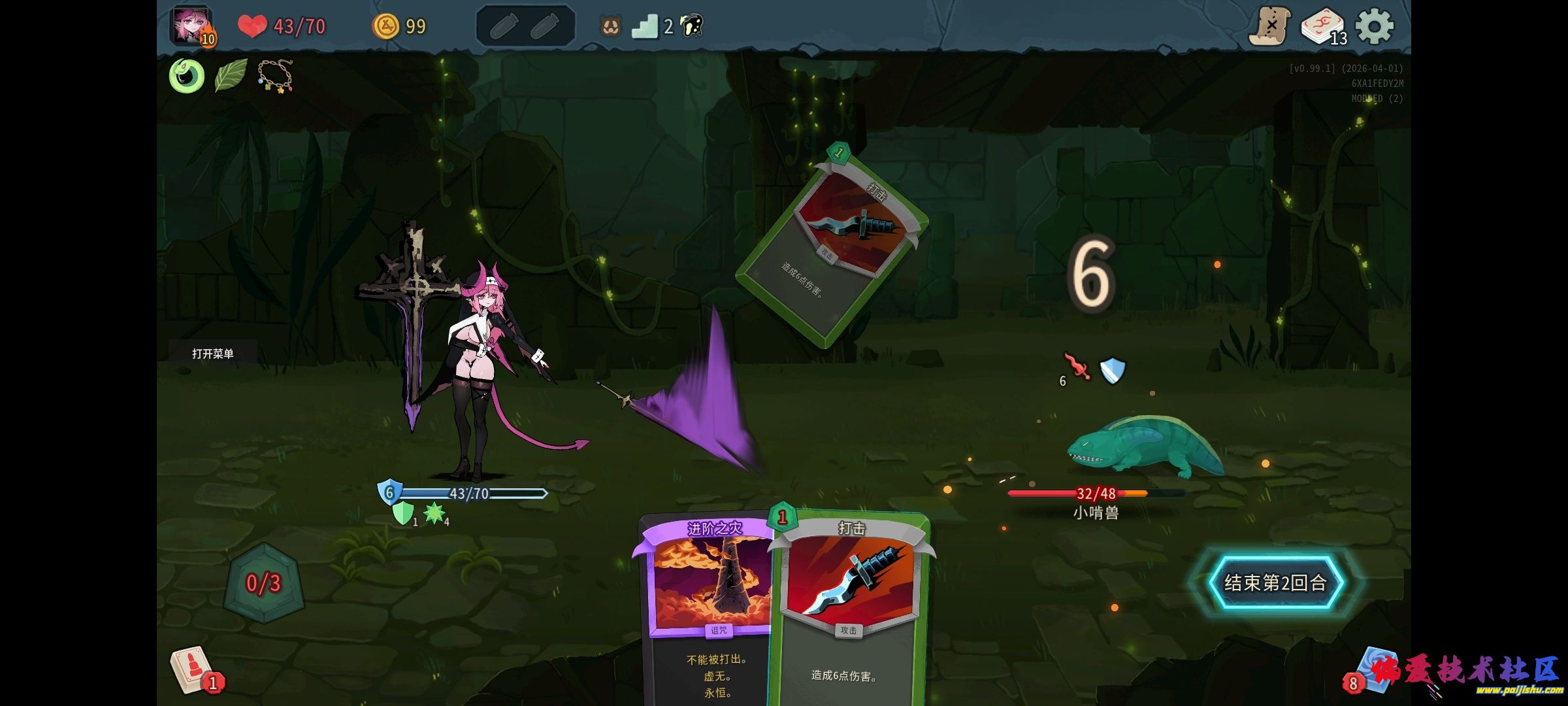This screenshot has height=706, width=1568.
Task: End turn 2 with the 结束第2回合 button
Action: point(1274,582)
